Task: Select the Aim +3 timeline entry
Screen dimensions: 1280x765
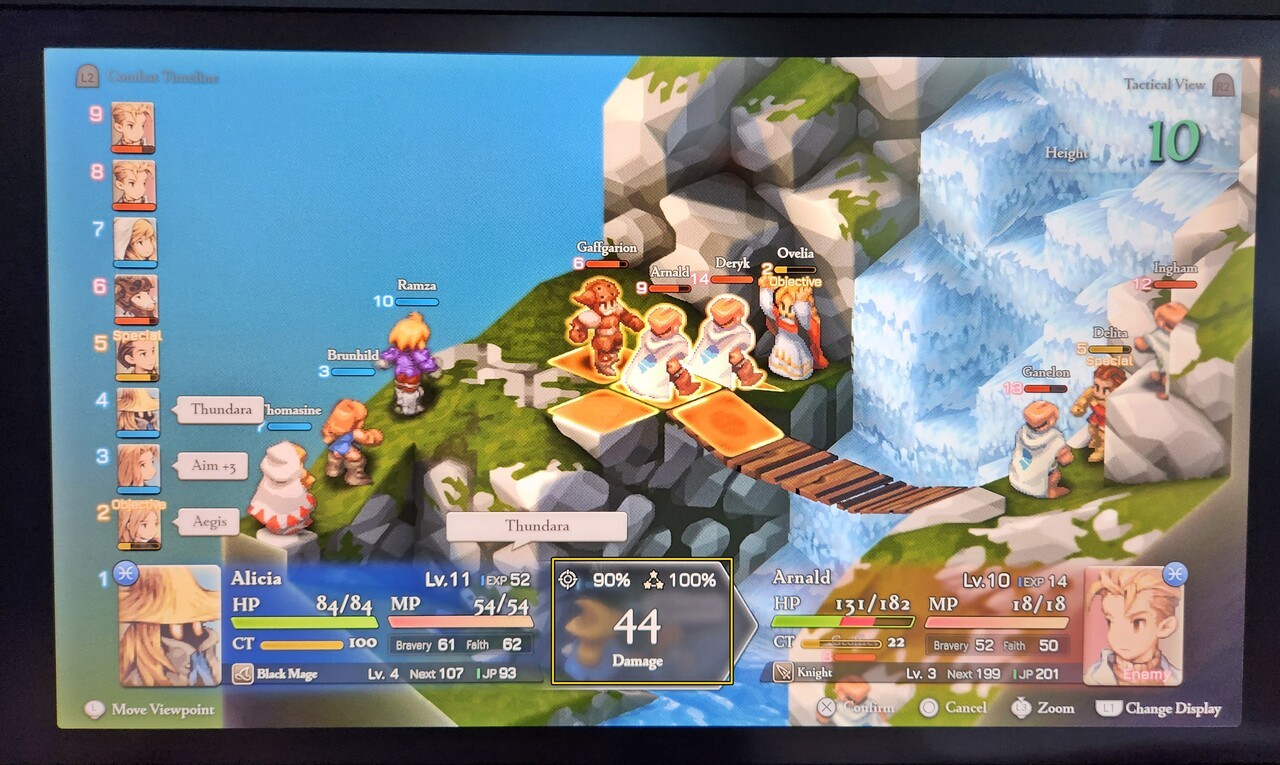Action: [218, 466]
